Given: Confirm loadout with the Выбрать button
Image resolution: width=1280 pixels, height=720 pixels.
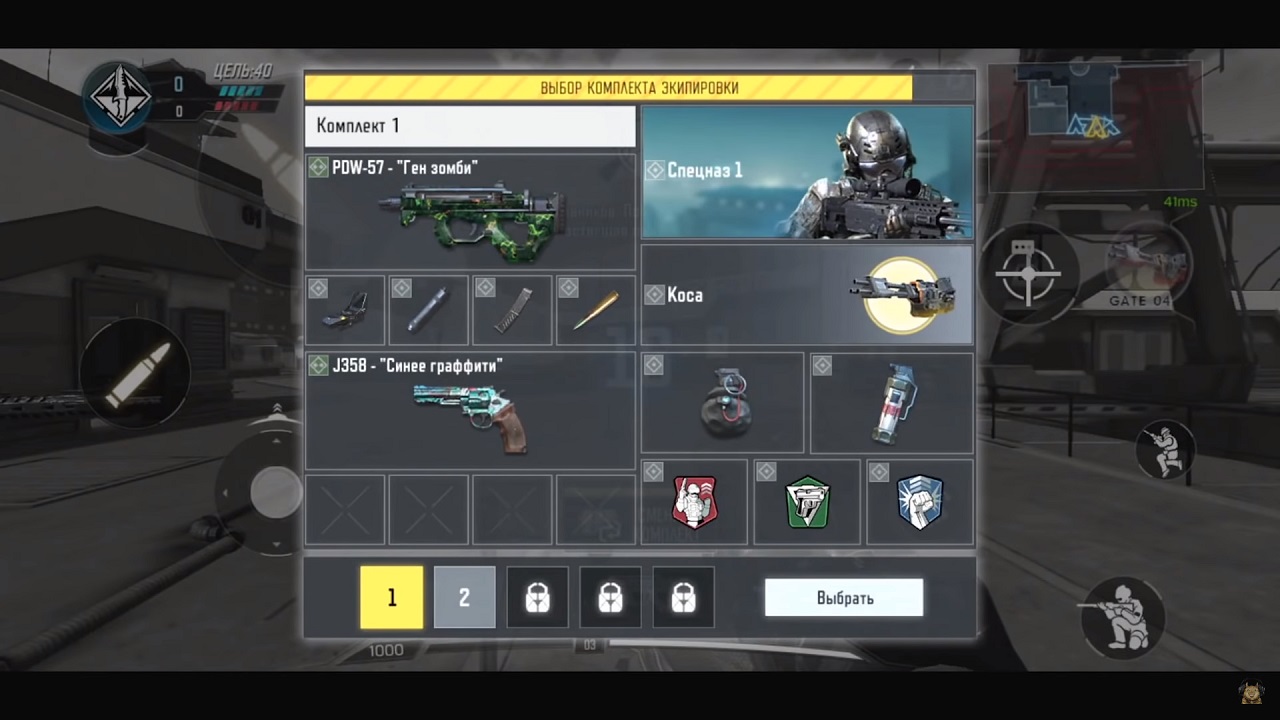Looking at the screenshot, I should coord(843,598).
